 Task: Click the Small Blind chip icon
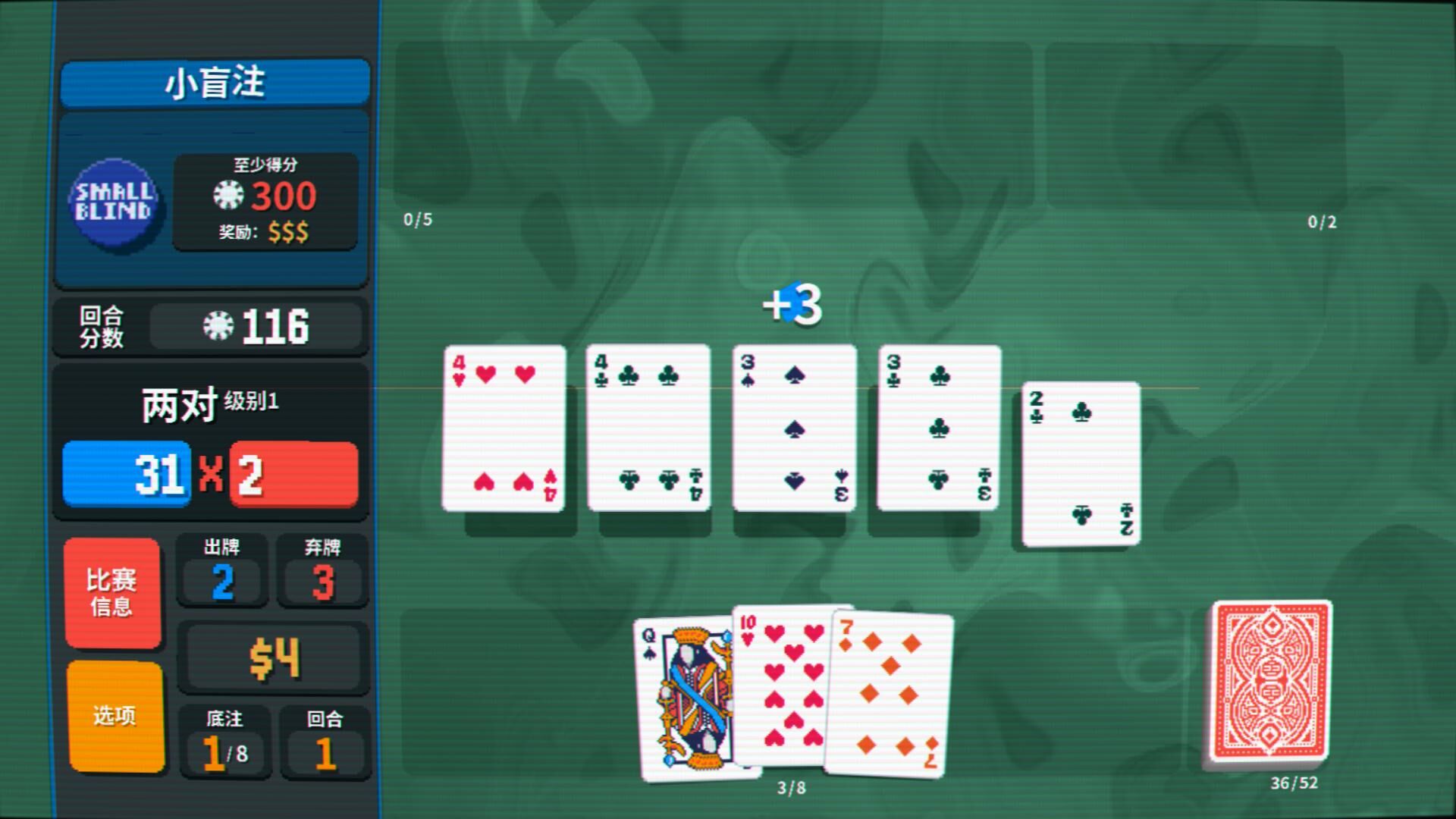pyautogui.click(x=114, y=201)
